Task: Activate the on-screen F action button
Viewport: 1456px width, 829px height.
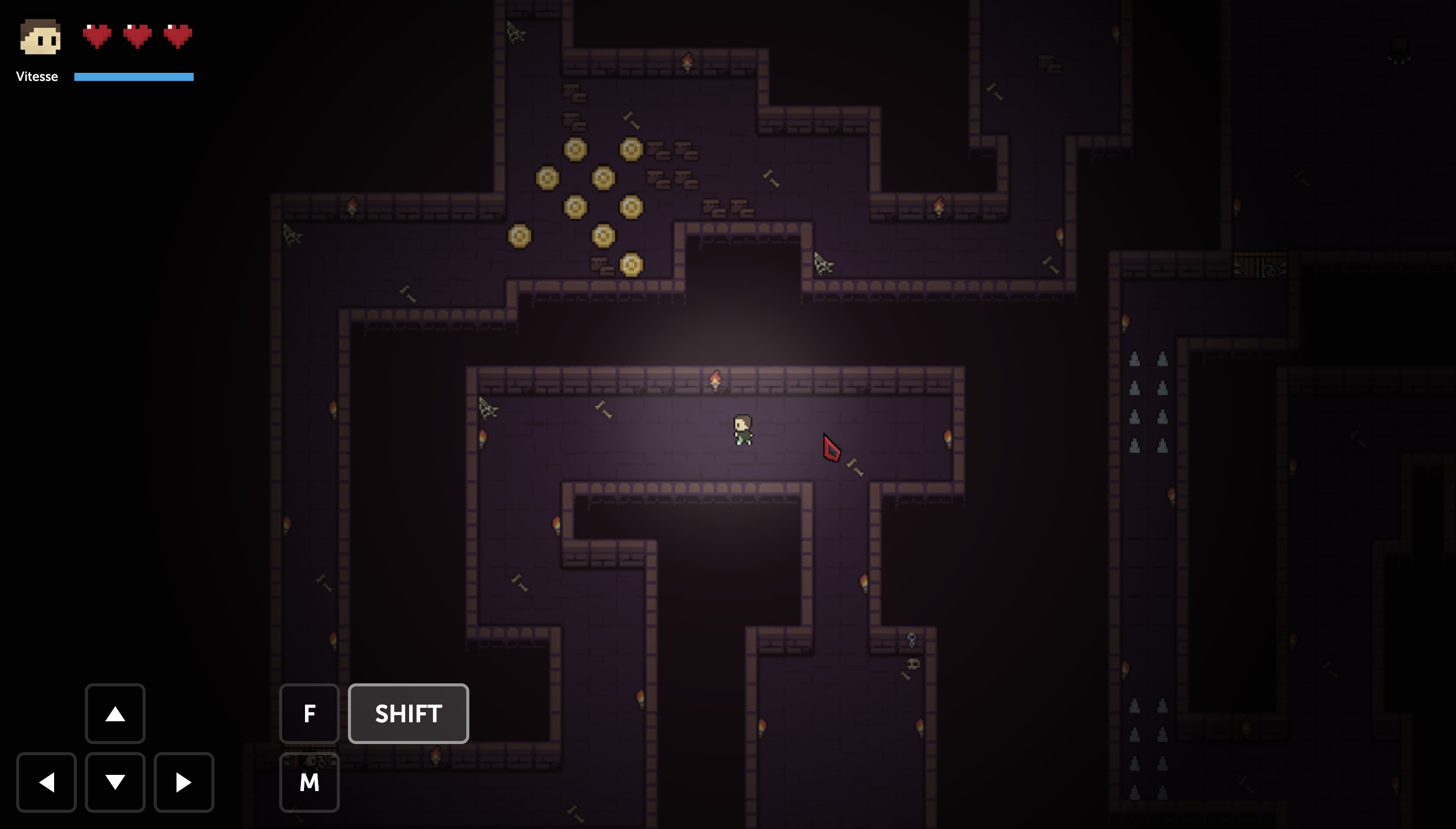Action: (x=309, y=713)
